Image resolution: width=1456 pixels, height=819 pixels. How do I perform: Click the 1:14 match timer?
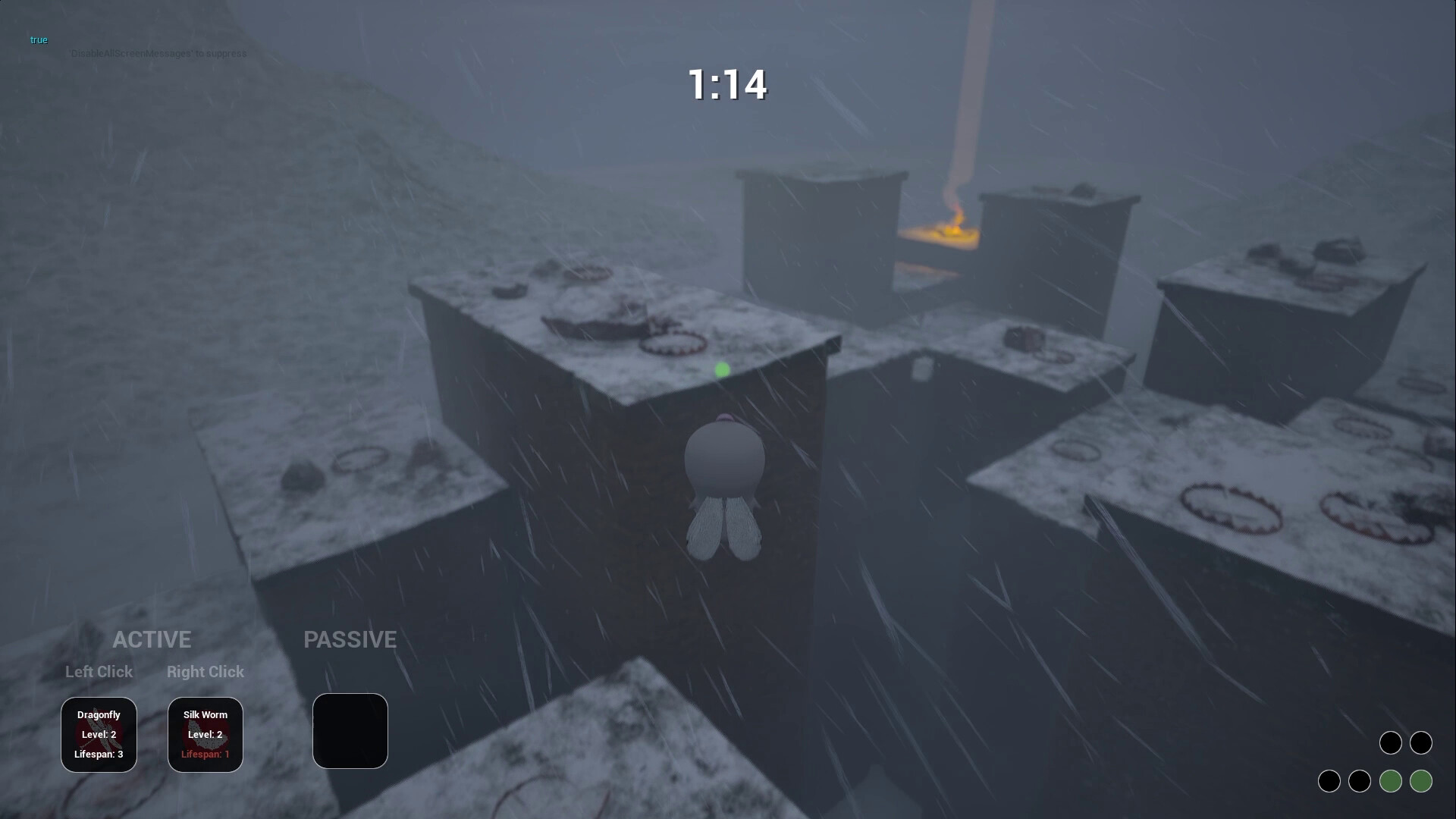[727, 85]
